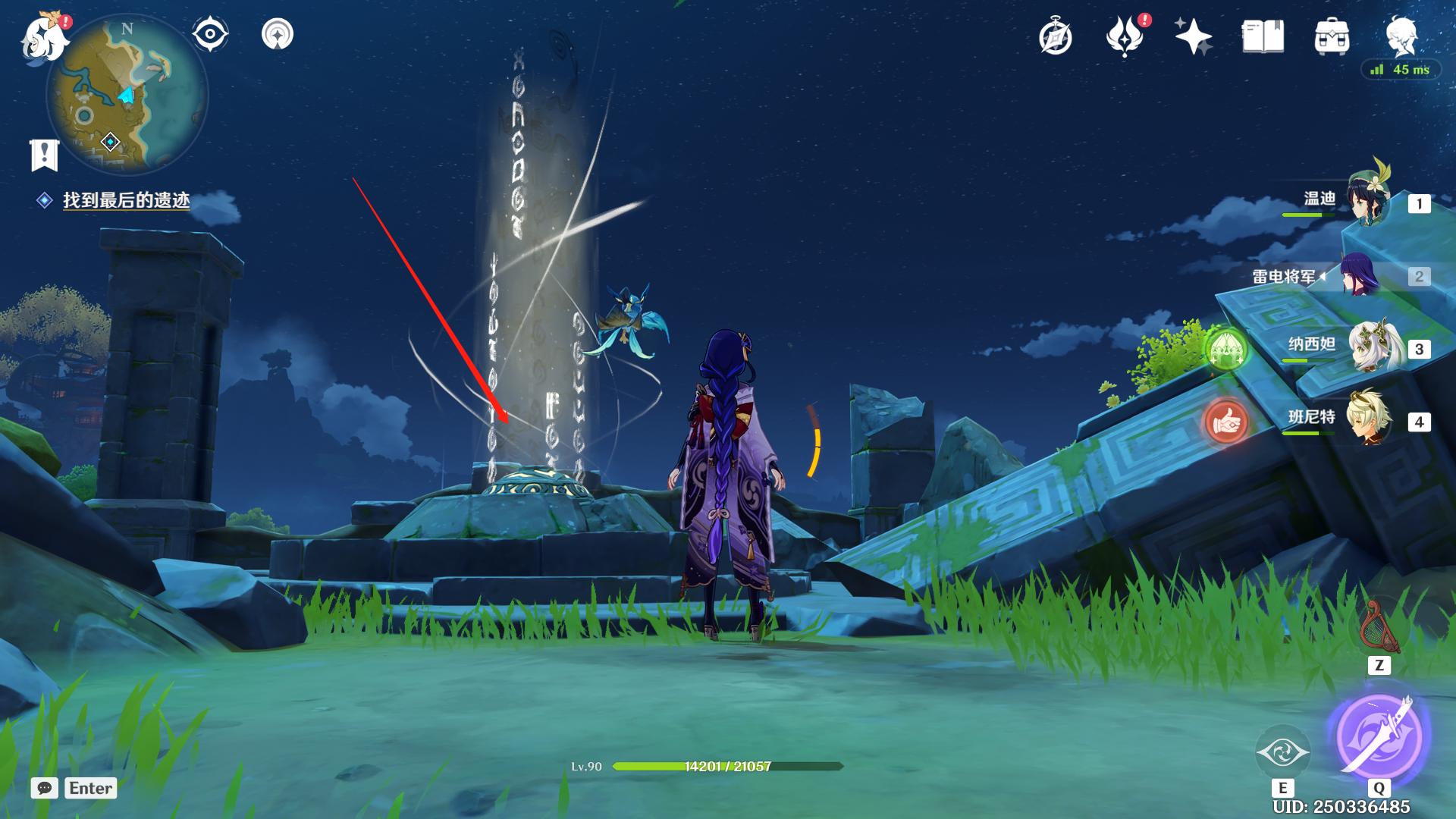Activate the Electro elemental skill
1456x819 pixels.
pyautogui.click(x=1282, y=752)
